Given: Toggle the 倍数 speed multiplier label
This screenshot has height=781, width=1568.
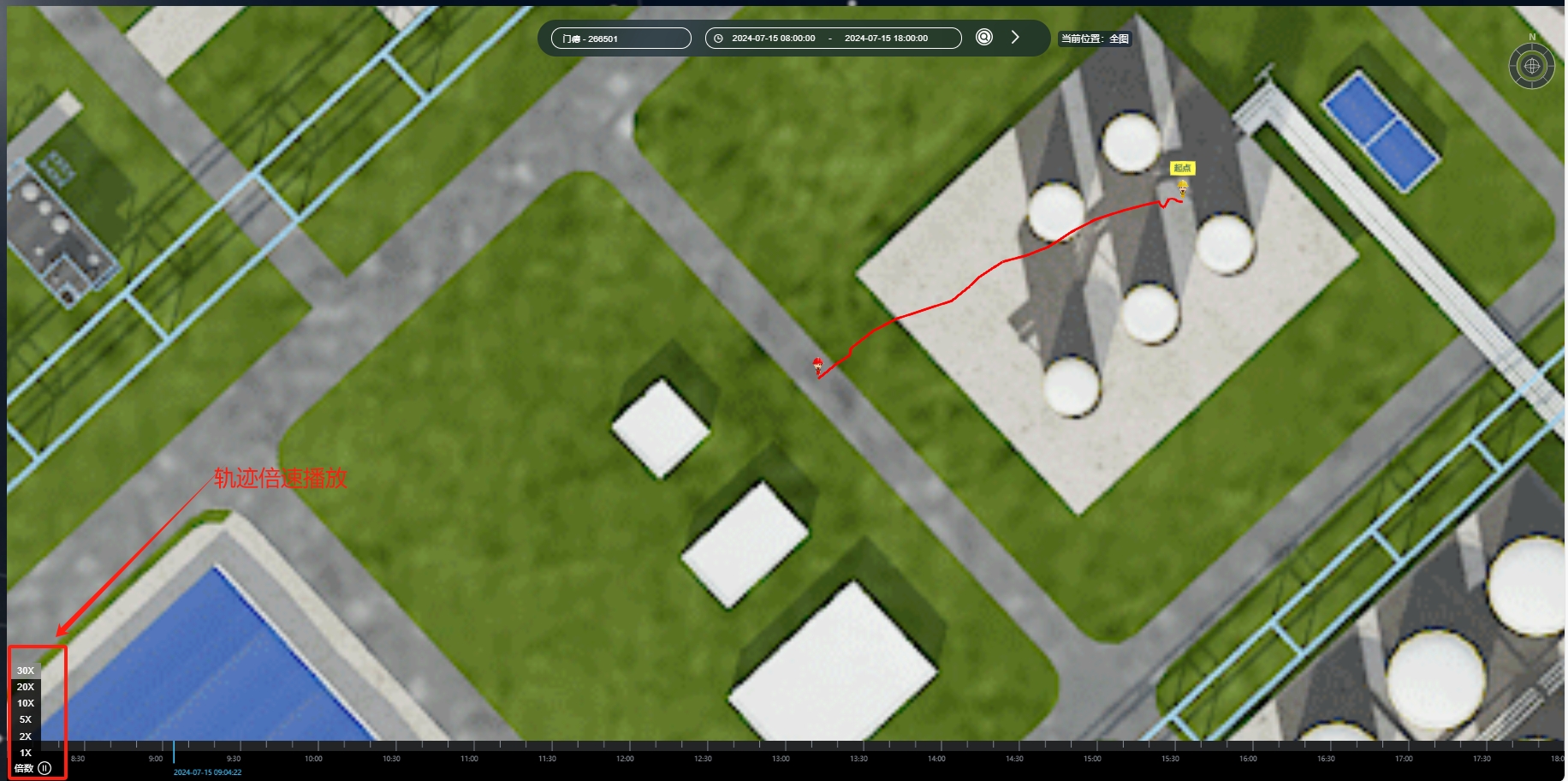Looking at the screenshot, I should coord(24,768).
